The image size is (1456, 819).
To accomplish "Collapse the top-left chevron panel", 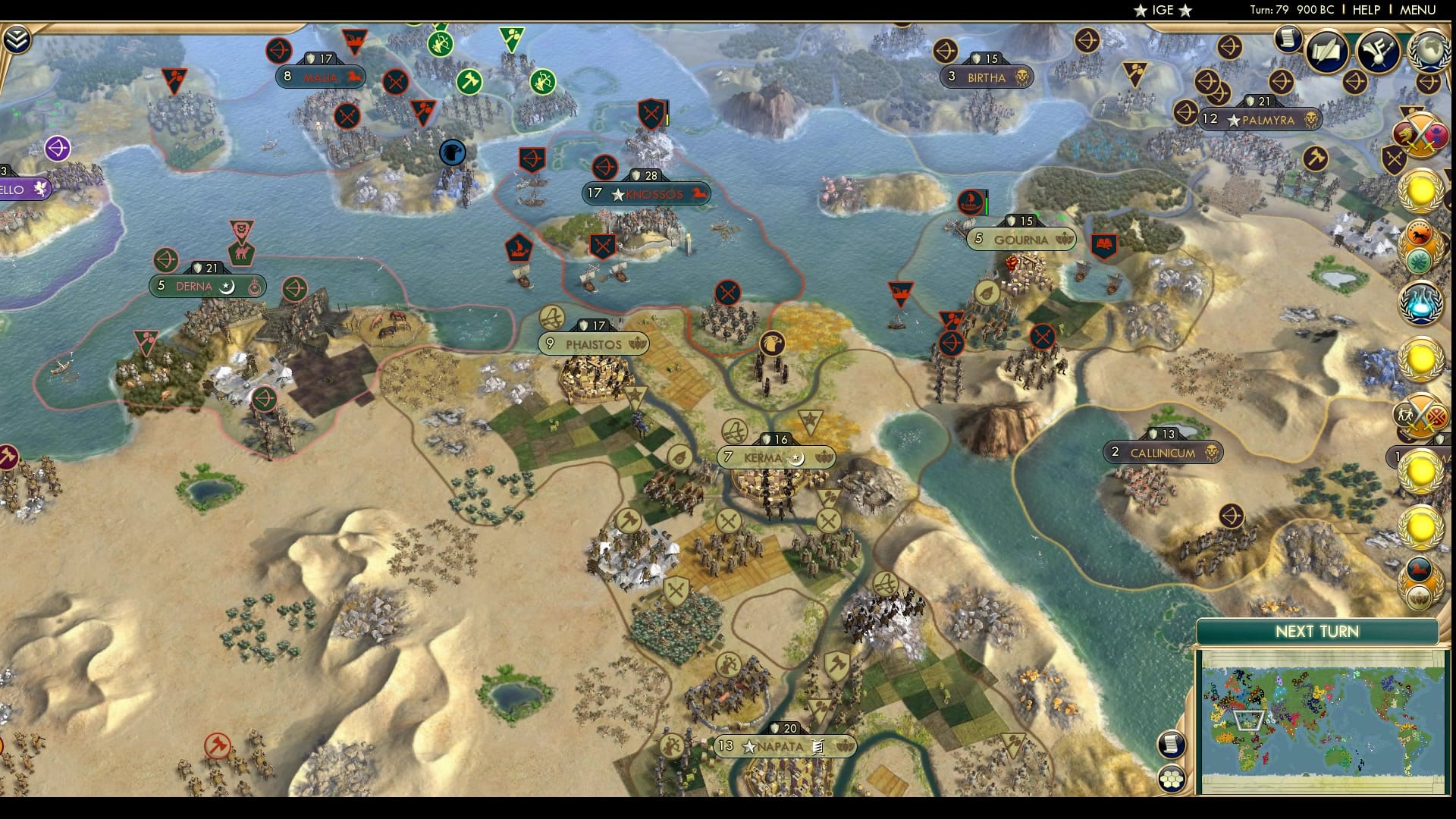I will click(17, 40).
